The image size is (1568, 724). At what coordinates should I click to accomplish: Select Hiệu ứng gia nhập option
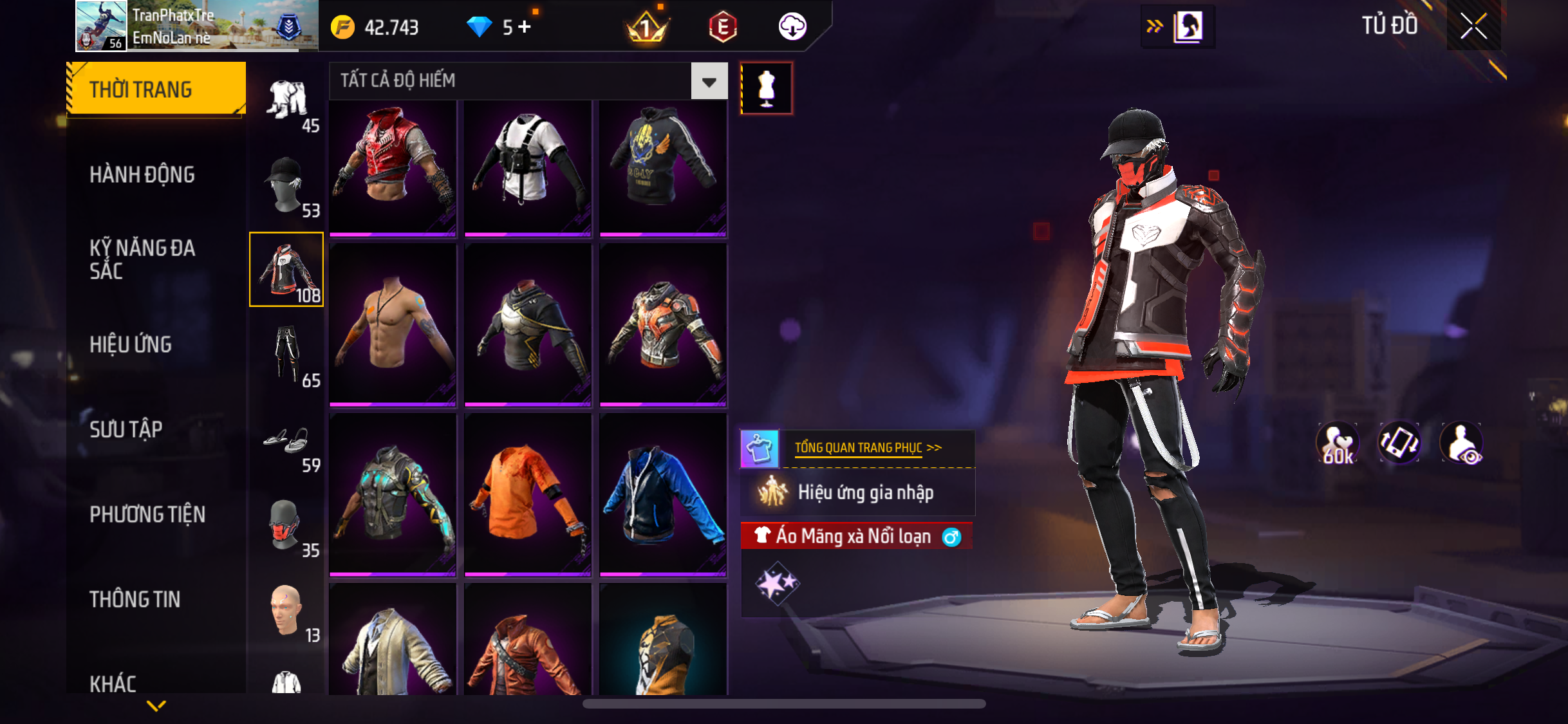tap(864, 493)
